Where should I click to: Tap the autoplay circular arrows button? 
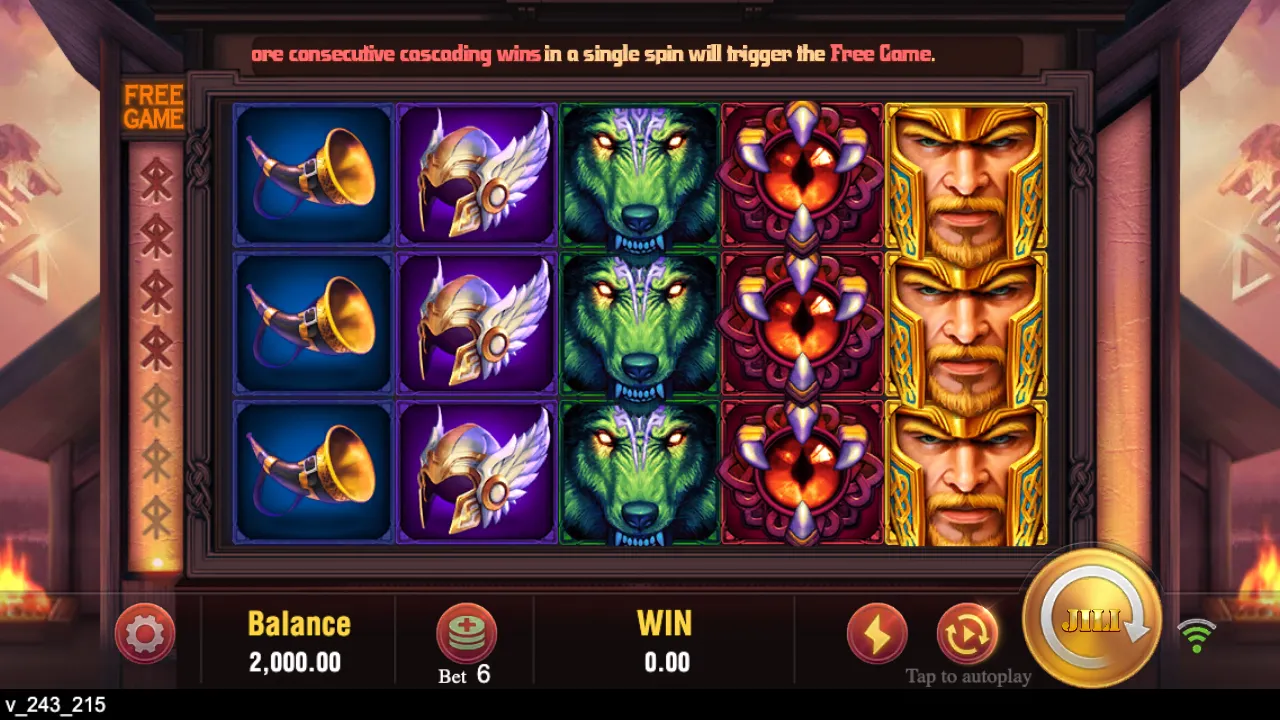click(967, 633)
